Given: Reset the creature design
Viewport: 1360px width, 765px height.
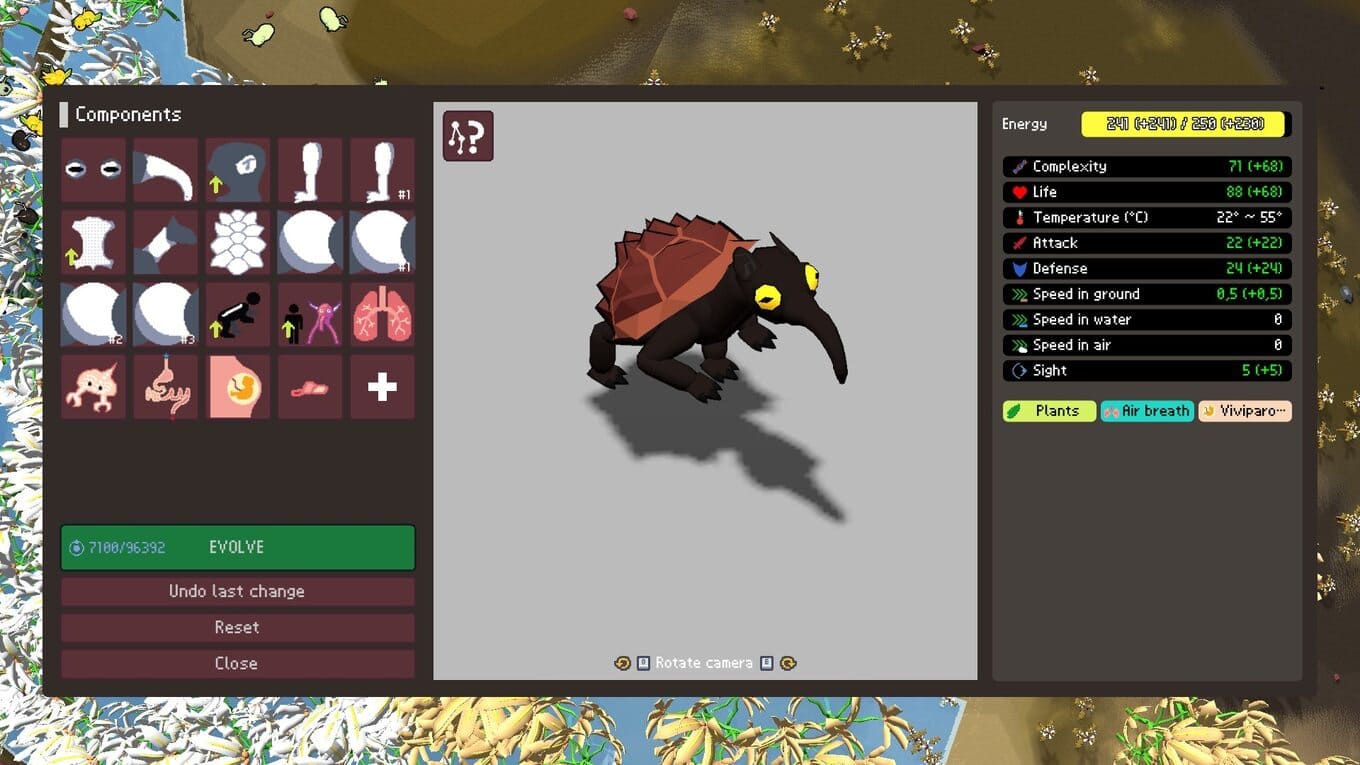Looking at the screenshot, I should pos(238,627).
